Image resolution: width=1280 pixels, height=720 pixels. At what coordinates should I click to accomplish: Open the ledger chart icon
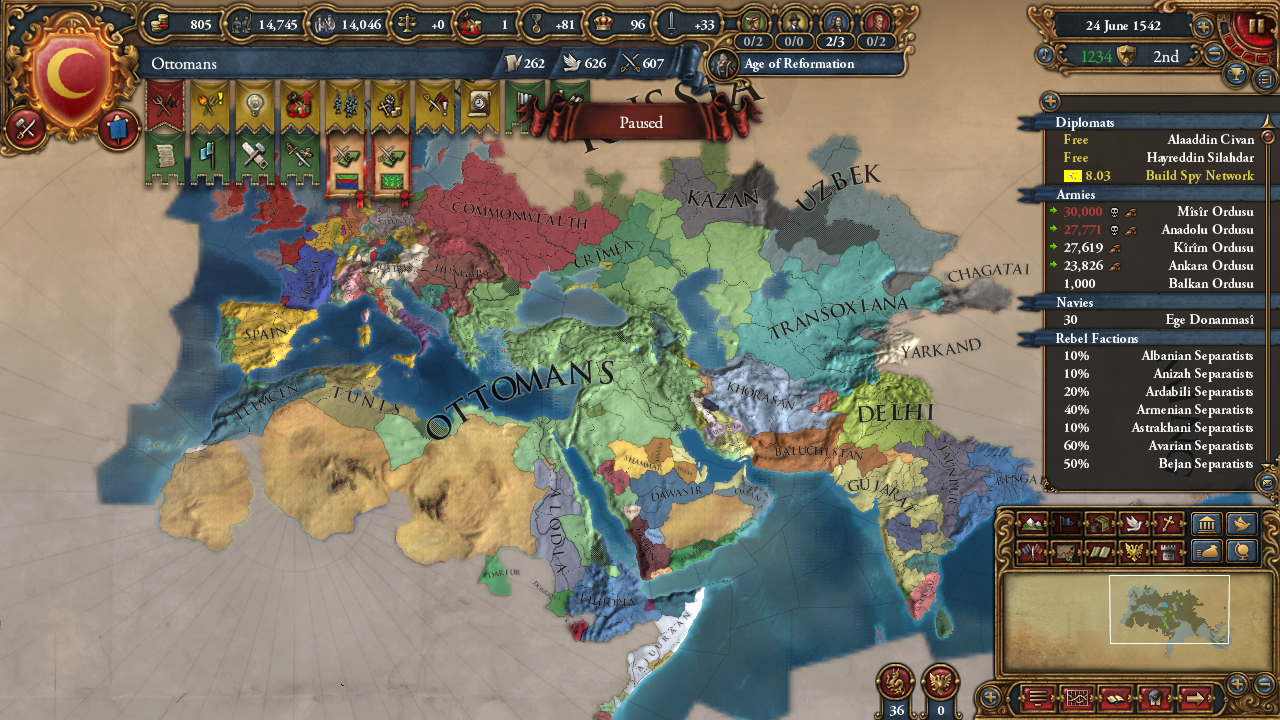pyautogui.click(x=1077, y=697)
